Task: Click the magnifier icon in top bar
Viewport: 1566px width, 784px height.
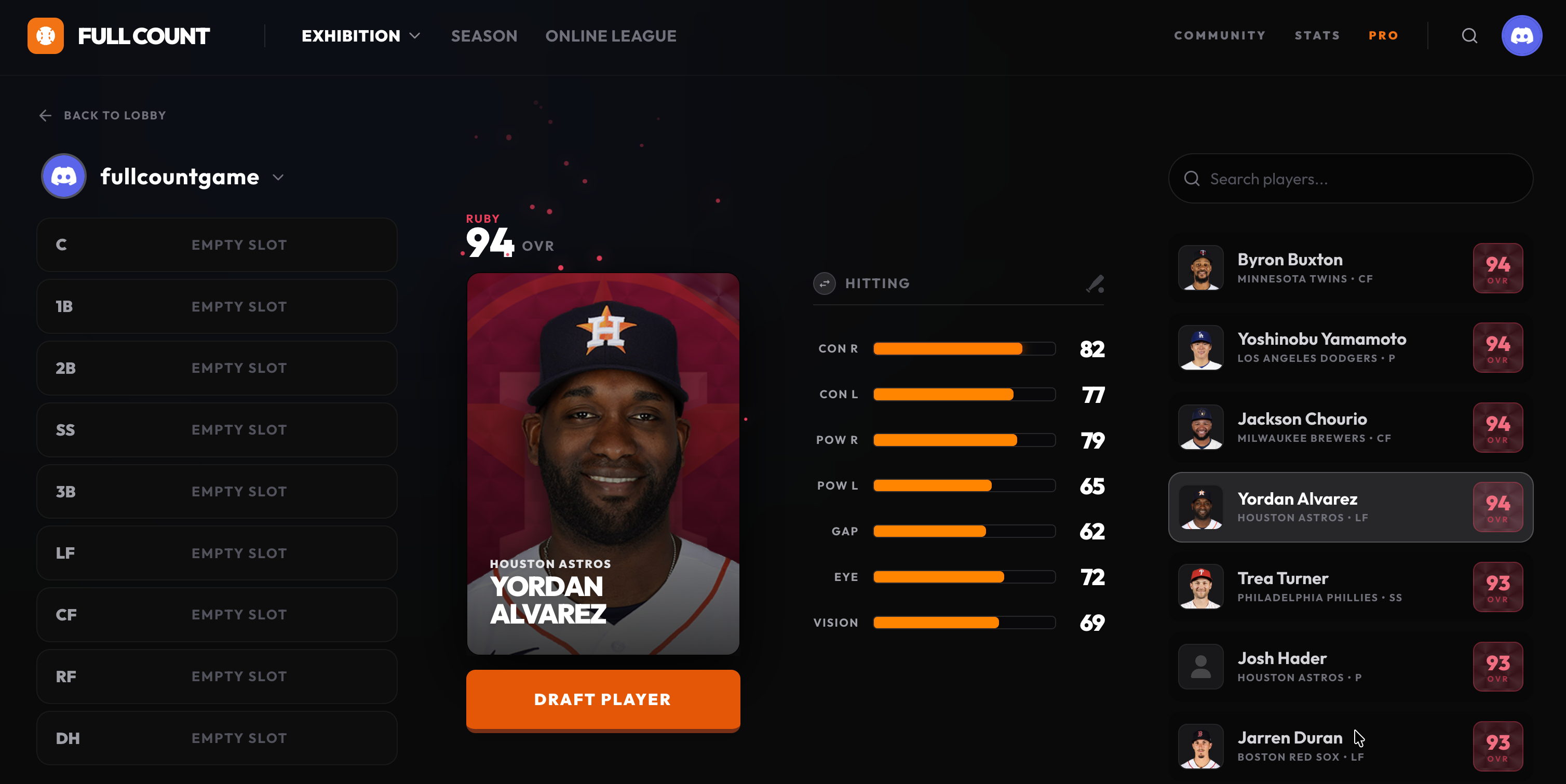Action: (1469, 36)
